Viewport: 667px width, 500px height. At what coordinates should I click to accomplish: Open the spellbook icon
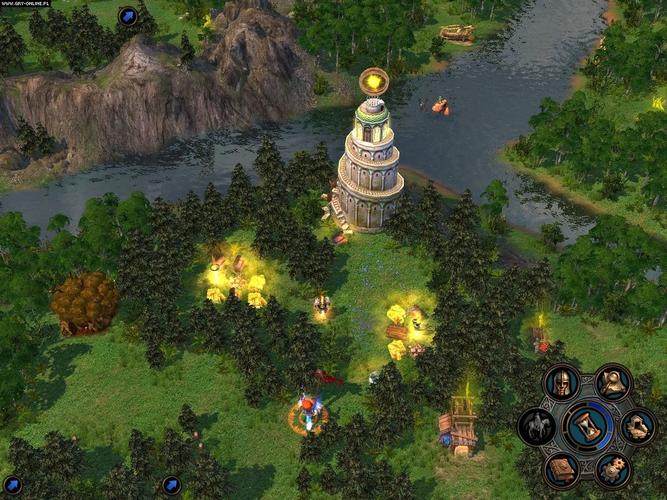(x=561, y=469)
